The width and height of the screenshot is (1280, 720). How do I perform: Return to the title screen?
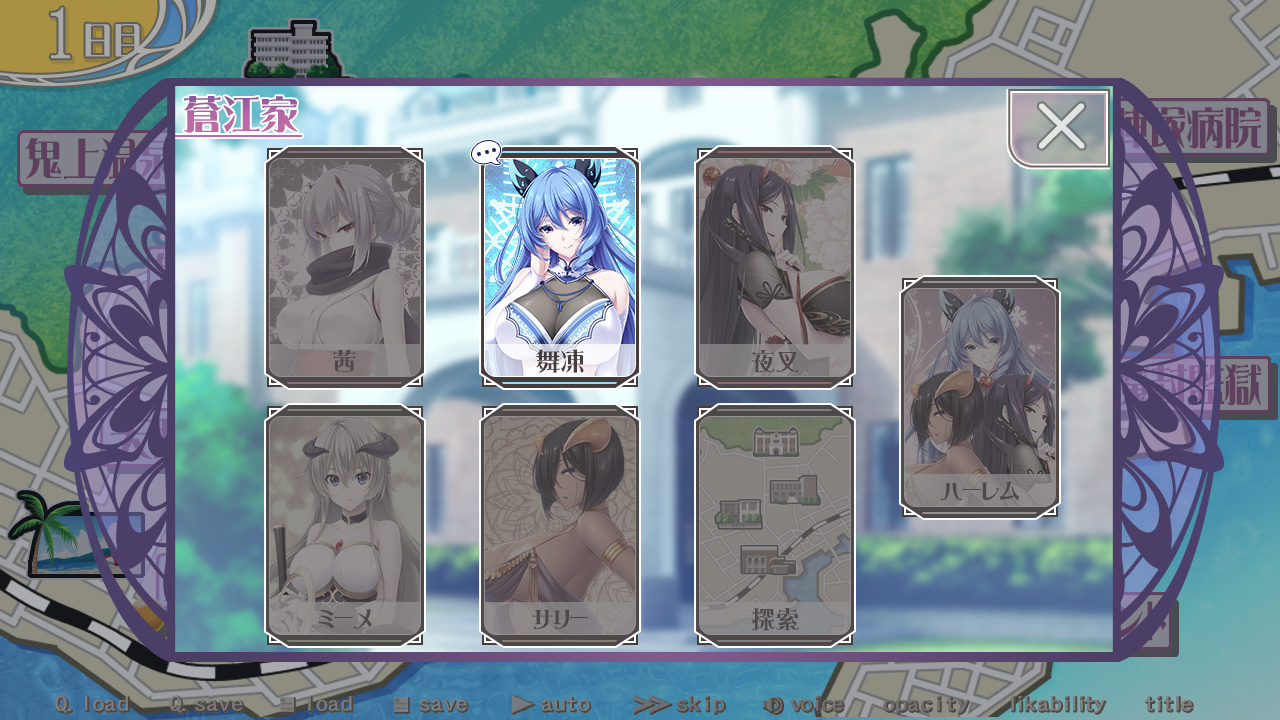click(x=1169, y=704)
